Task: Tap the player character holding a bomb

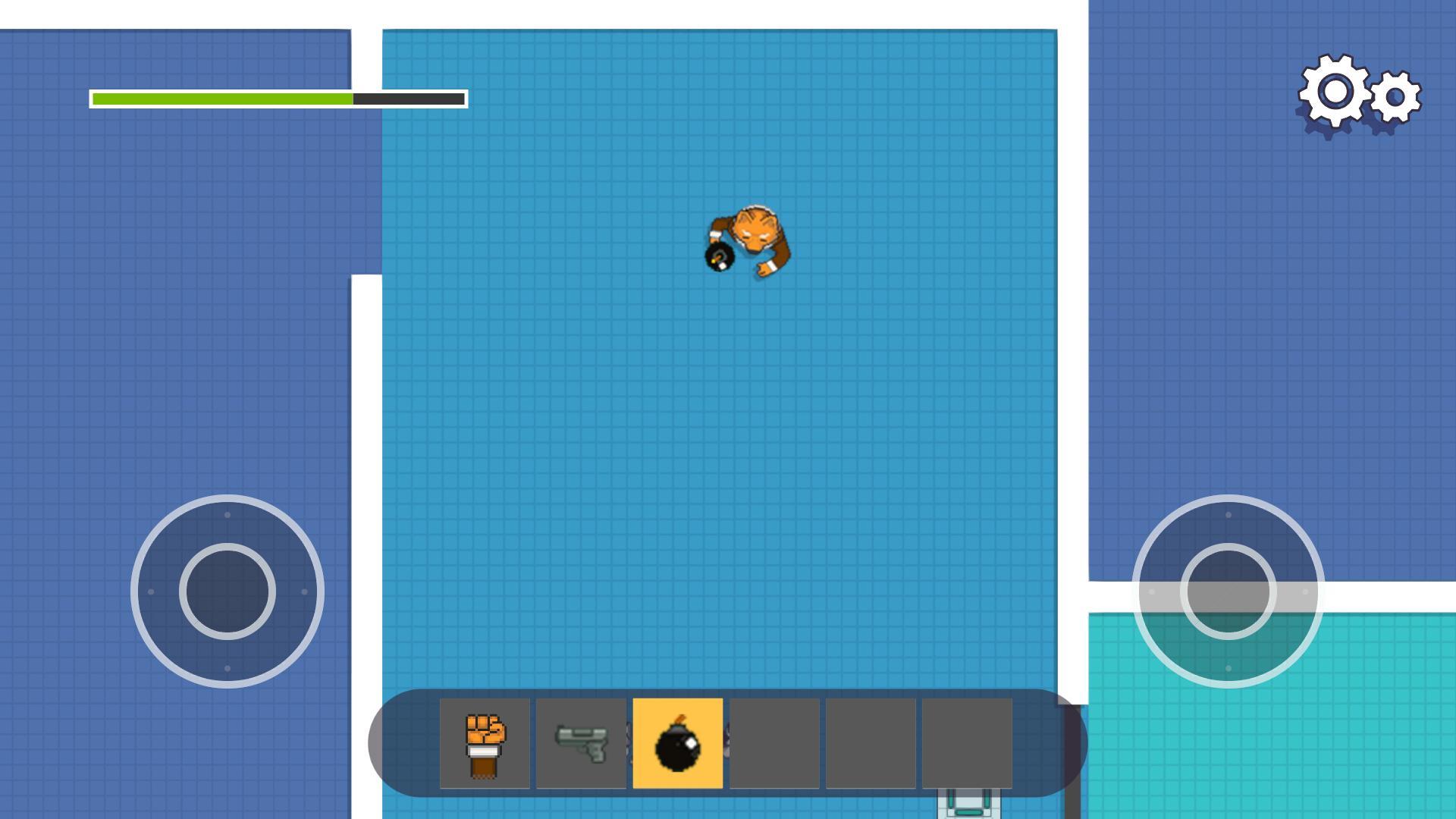Action: pos(747,239)
